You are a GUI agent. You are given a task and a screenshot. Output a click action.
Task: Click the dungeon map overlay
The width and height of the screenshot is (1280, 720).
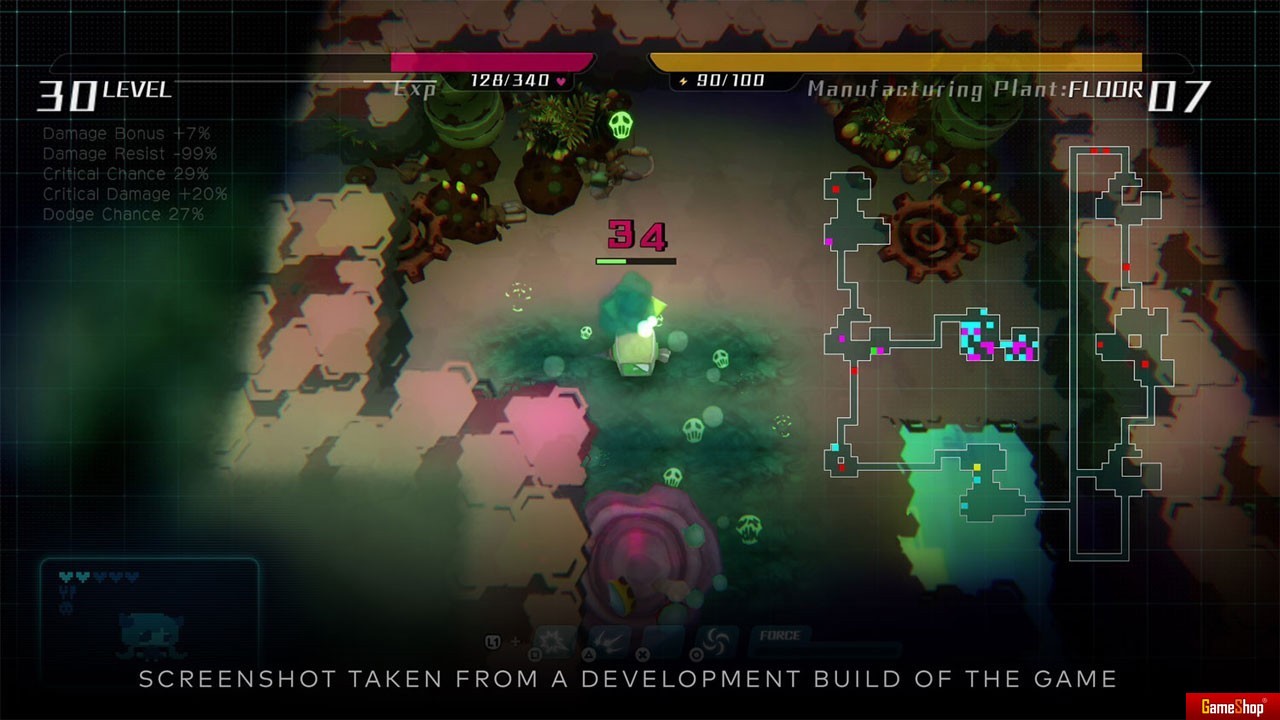[1000, 350]
